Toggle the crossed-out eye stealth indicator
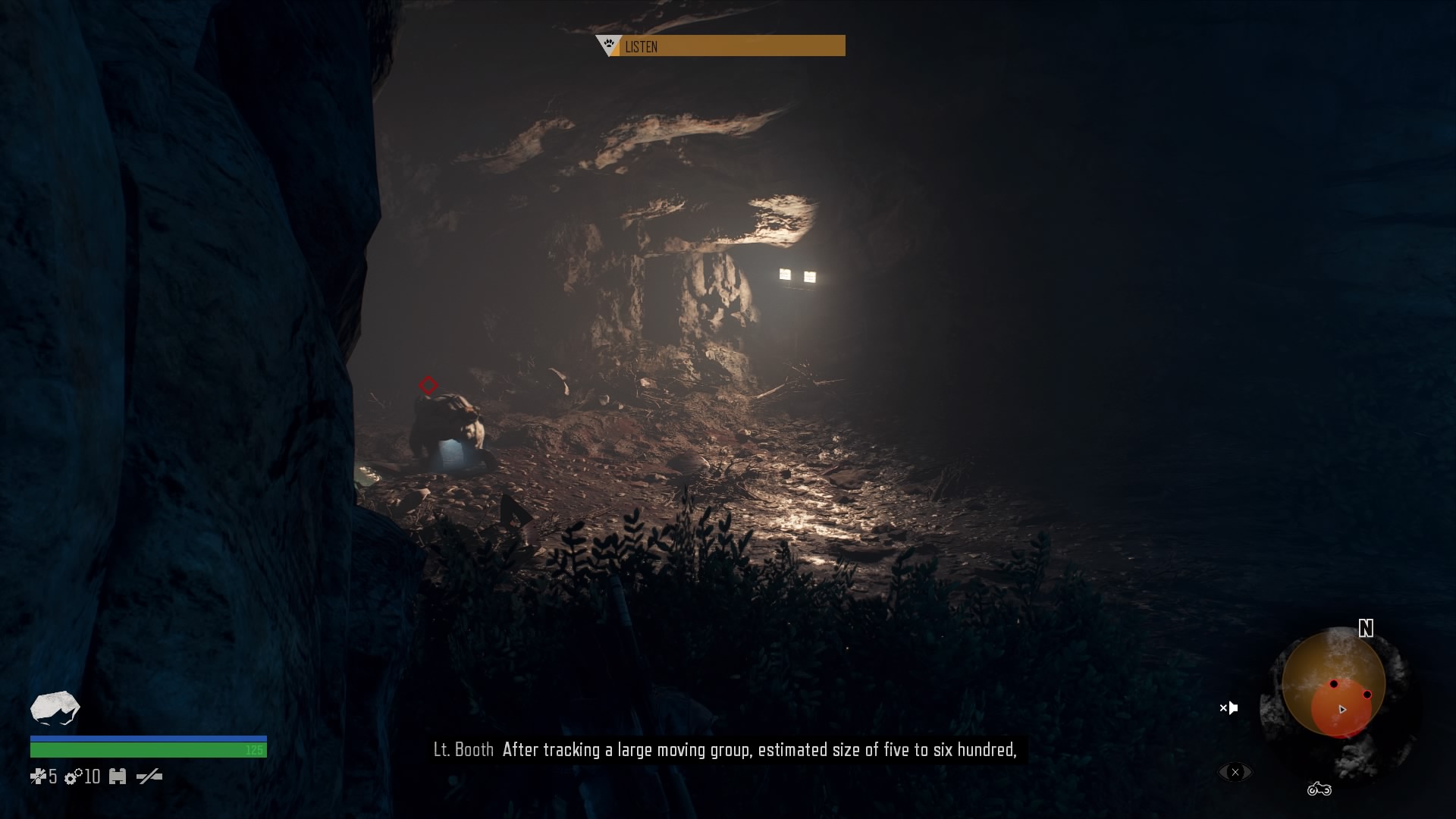Screen dimensions: 1456x819 coord(1235,772)
